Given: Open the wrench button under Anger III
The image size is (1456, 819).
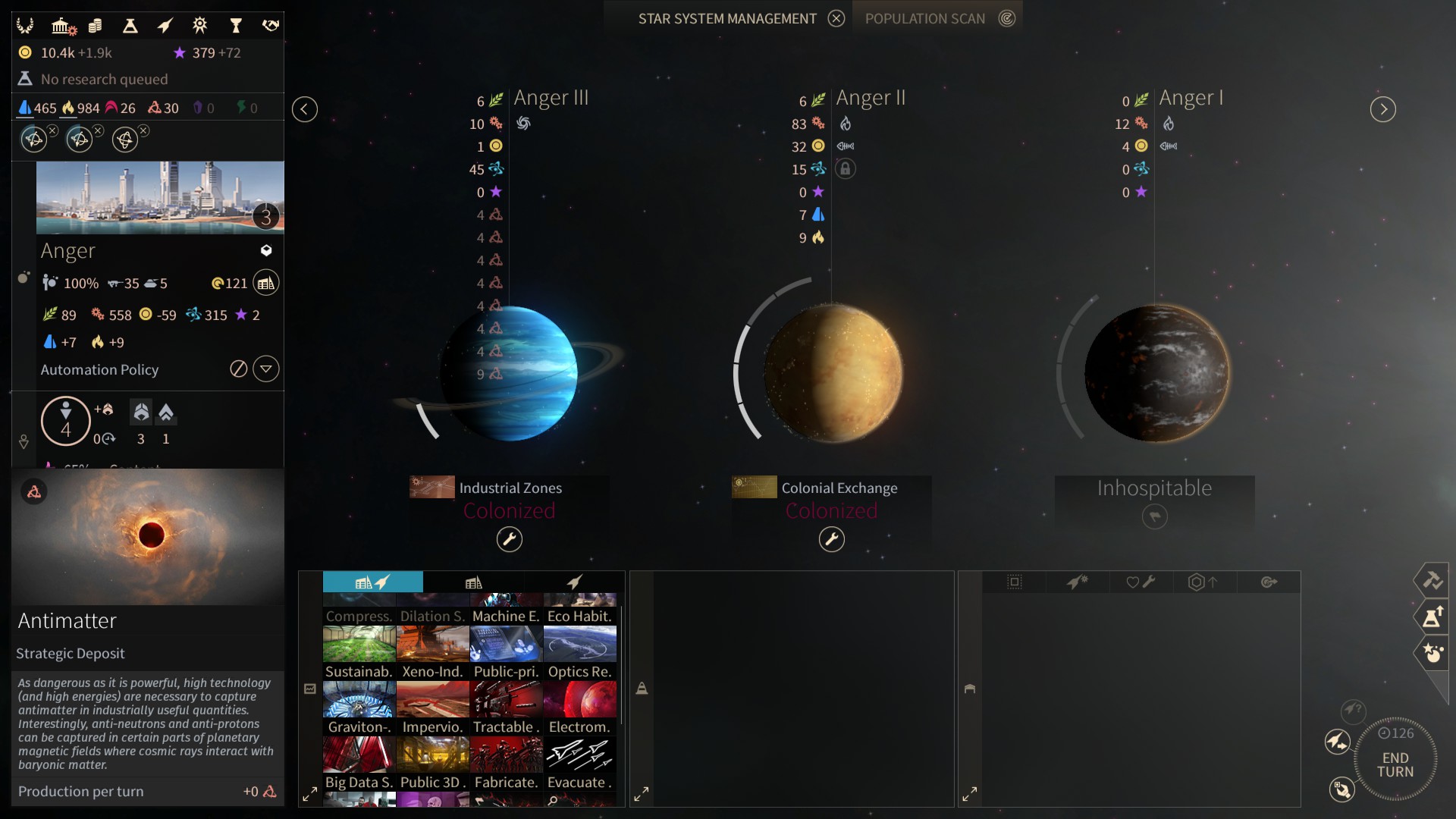Looking at the screenshot, I should 509,539.
